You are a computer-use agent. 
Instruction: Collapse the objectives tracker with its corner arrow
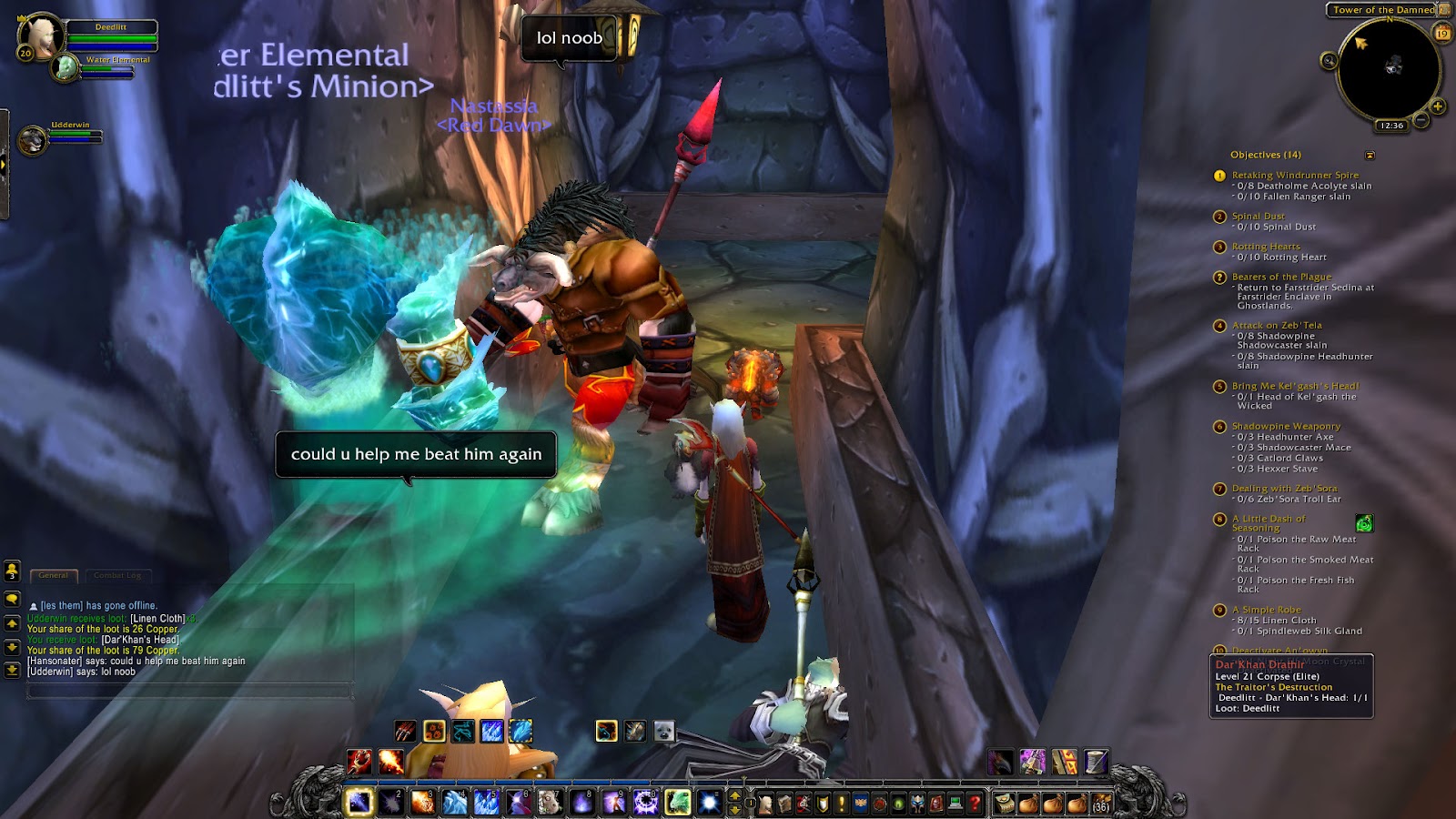coord(1372,155)
